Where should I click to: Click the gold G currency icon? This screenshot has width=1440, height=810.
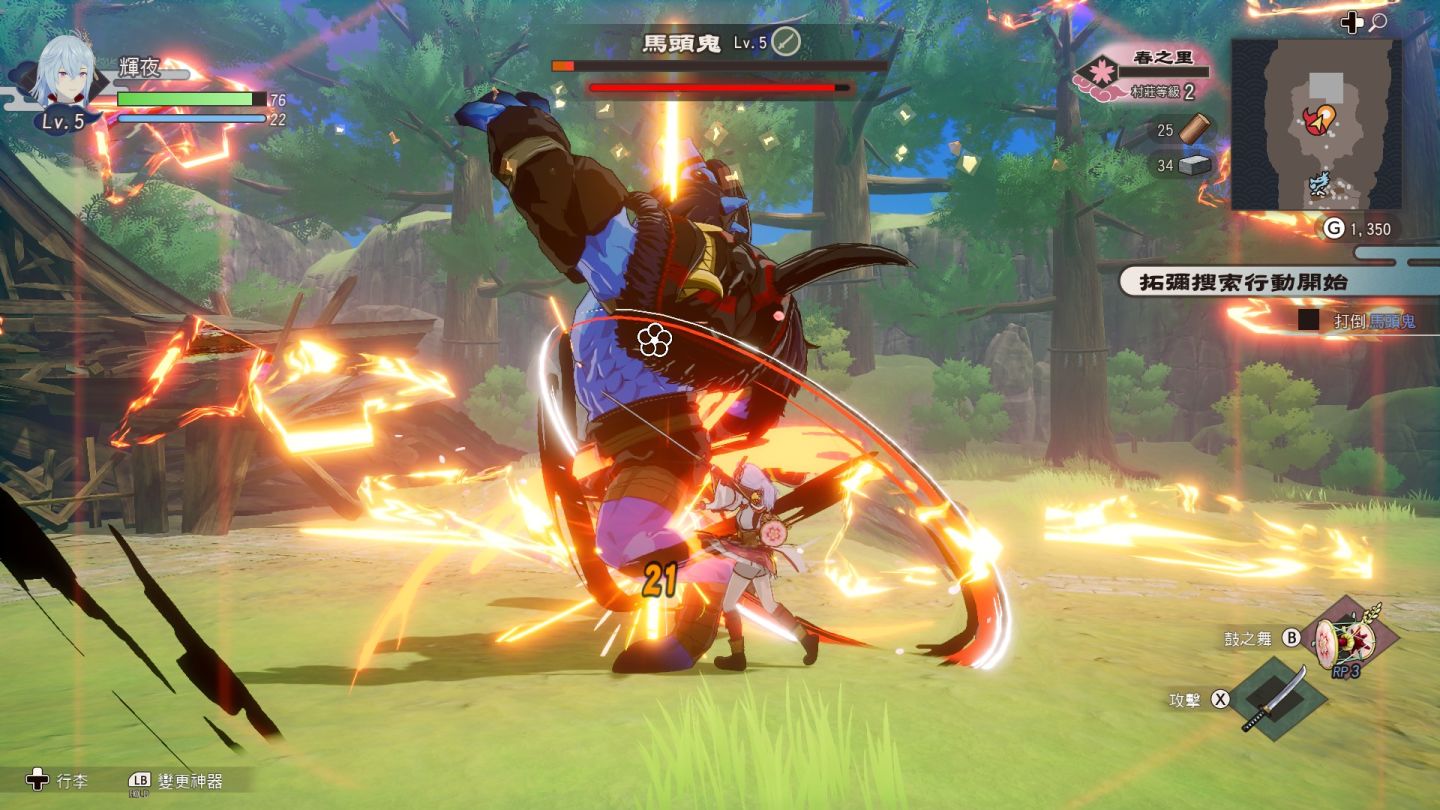pos(1334,229)
